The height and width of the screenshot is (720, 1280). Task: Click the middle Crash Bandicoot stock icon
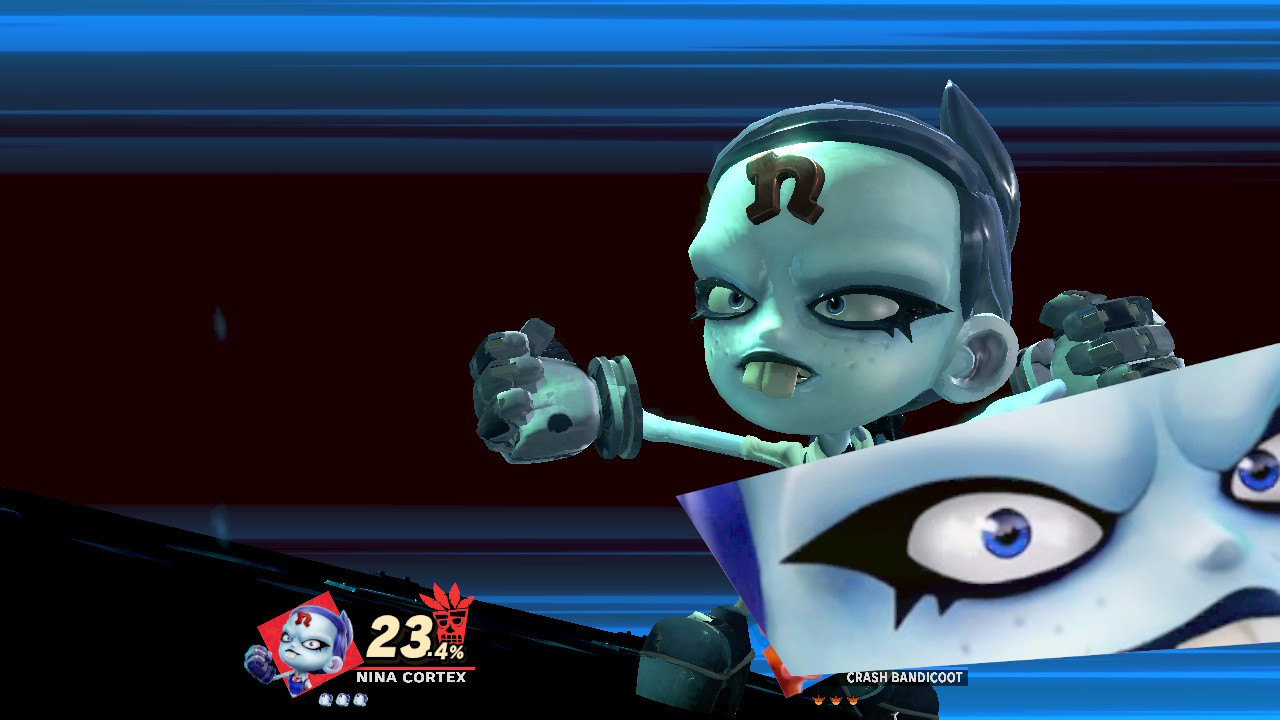click(x=836, y=700)
